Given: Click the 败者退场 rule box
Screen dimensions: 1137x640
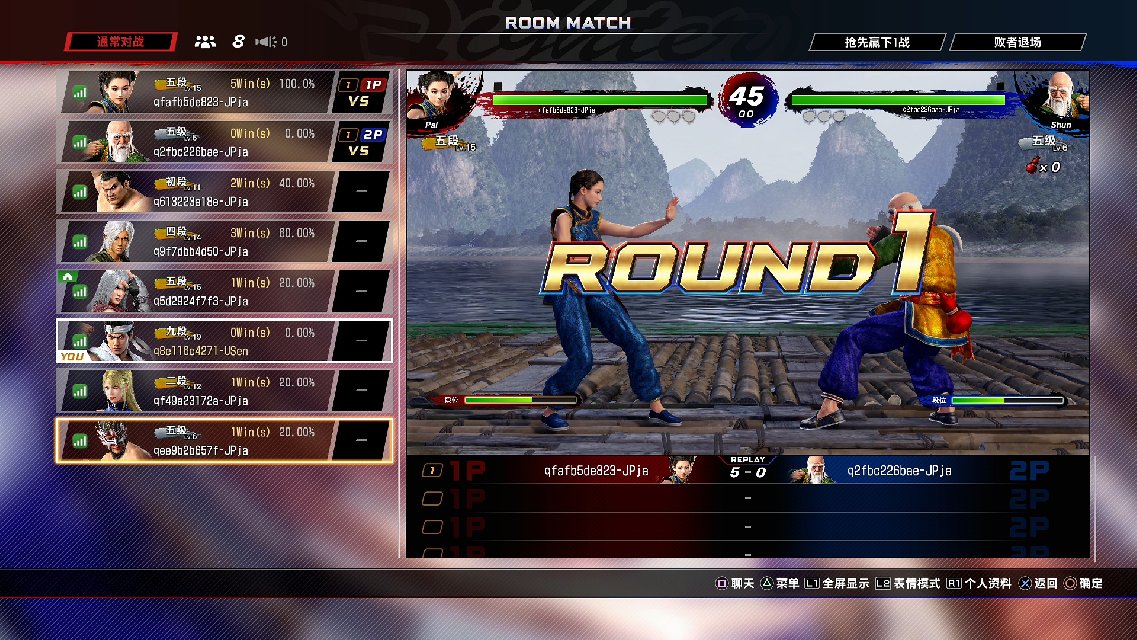Looking at the screenshot, I should [x=1017, y=42].
